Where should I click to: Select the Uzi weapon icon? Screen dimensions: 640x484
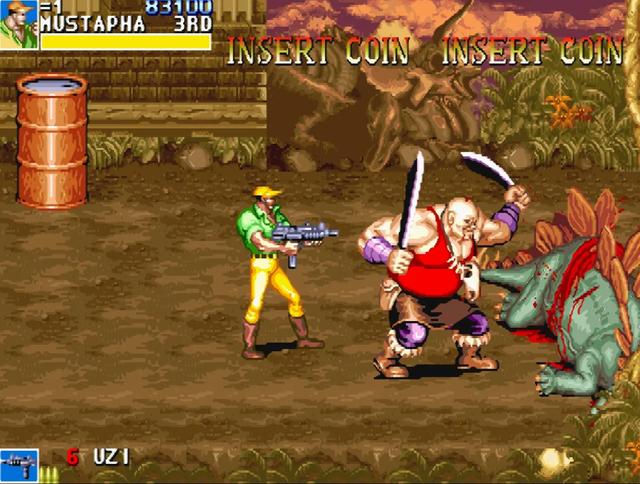pyautogui.click(x=20, y=464)
